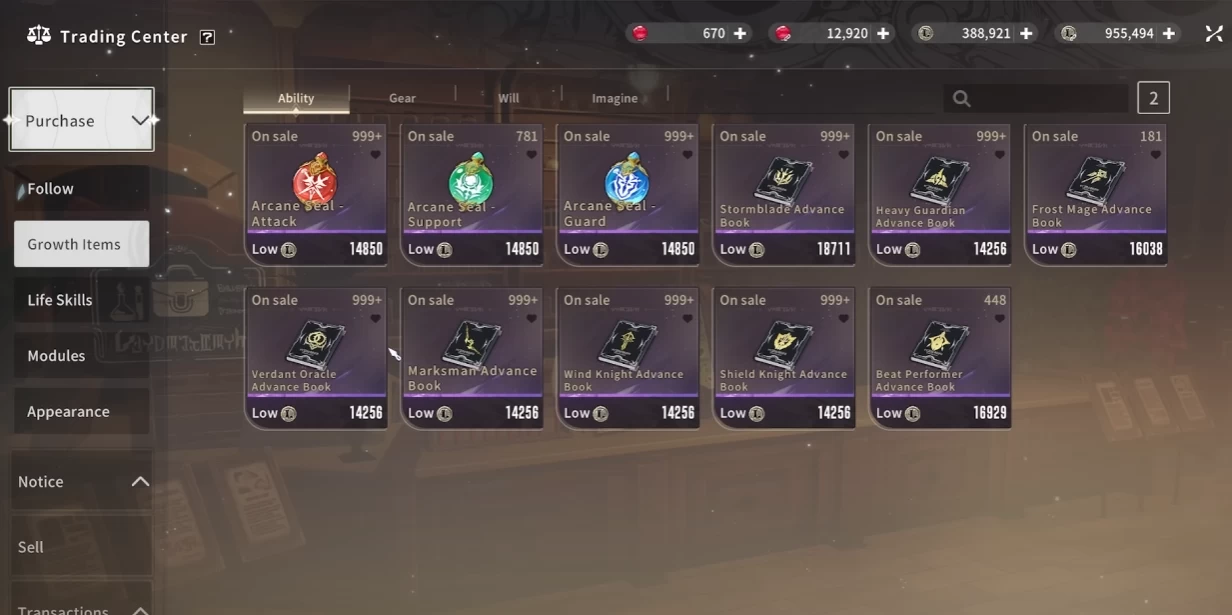Select the Arcane Seal - Support listing
This screenshot has width=1232, height=615.
pos(472,195)
